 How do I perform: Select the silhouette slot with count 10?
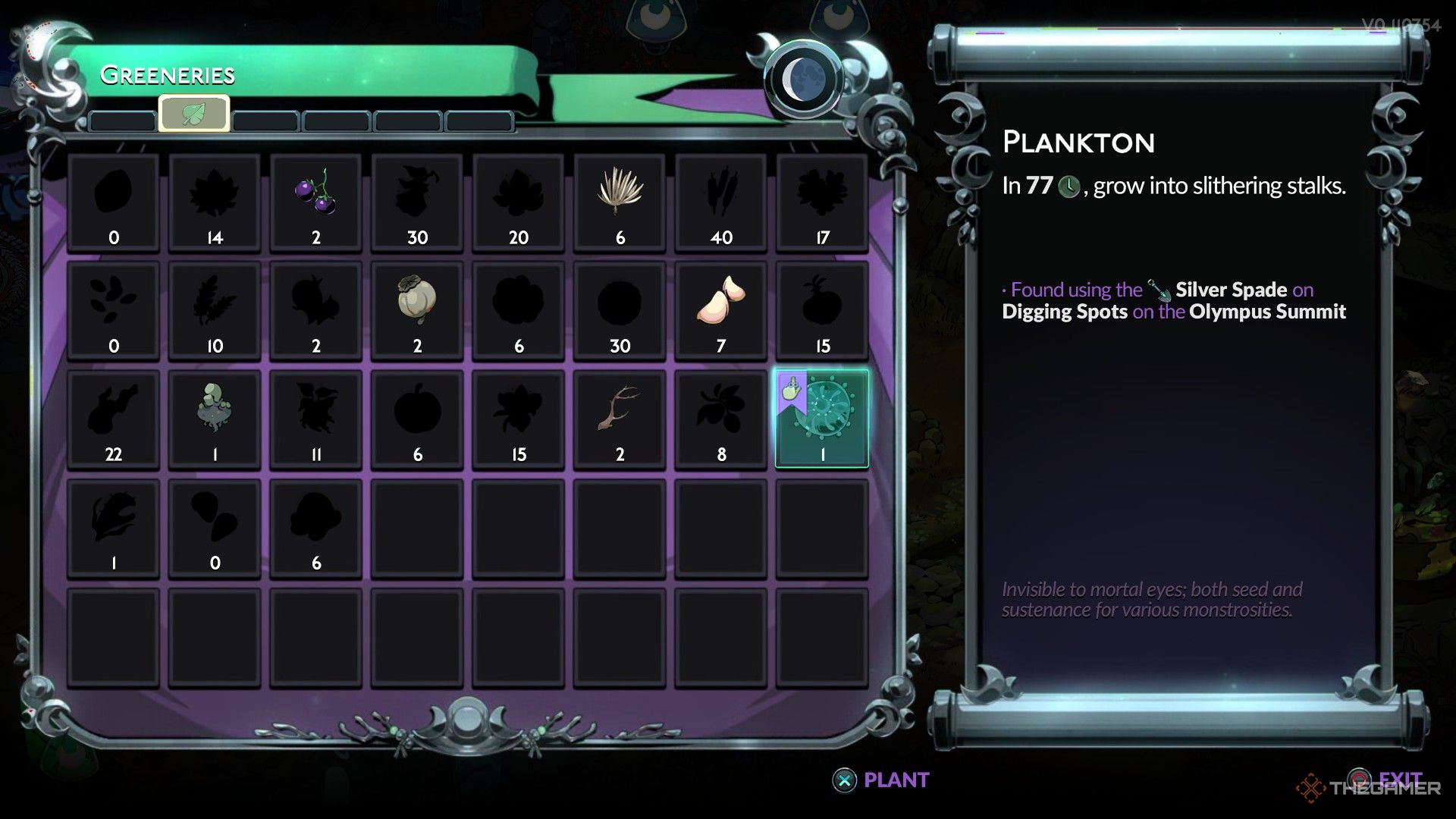215,310
